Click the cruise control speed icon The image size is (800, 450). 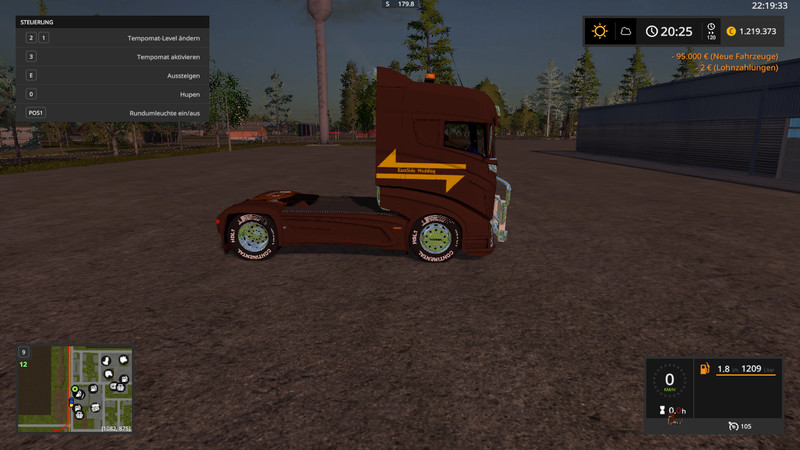tap(734, 427)
